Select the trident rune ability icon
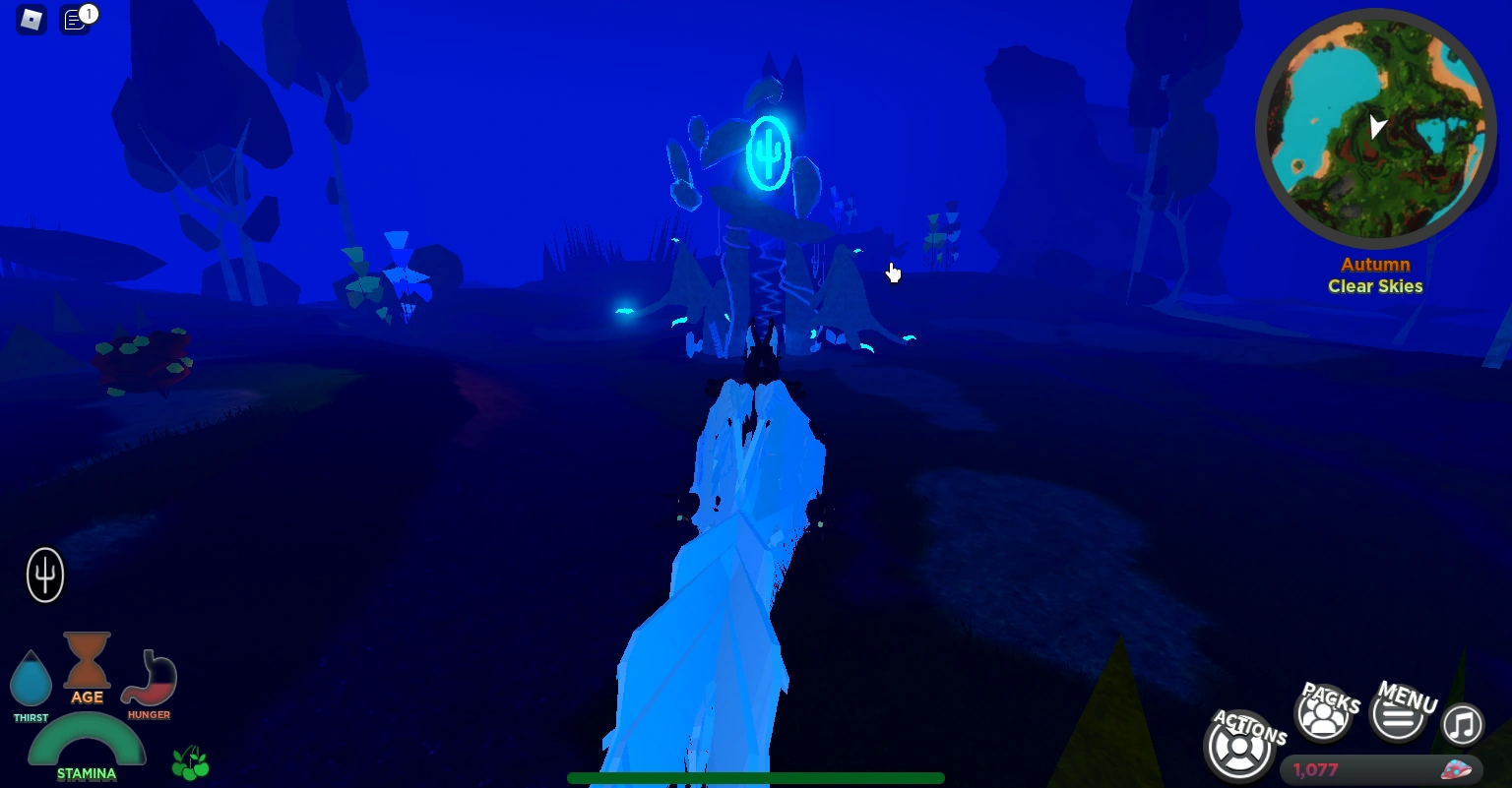Viewport: 1512px width, 788px height. tap(44, 576)
